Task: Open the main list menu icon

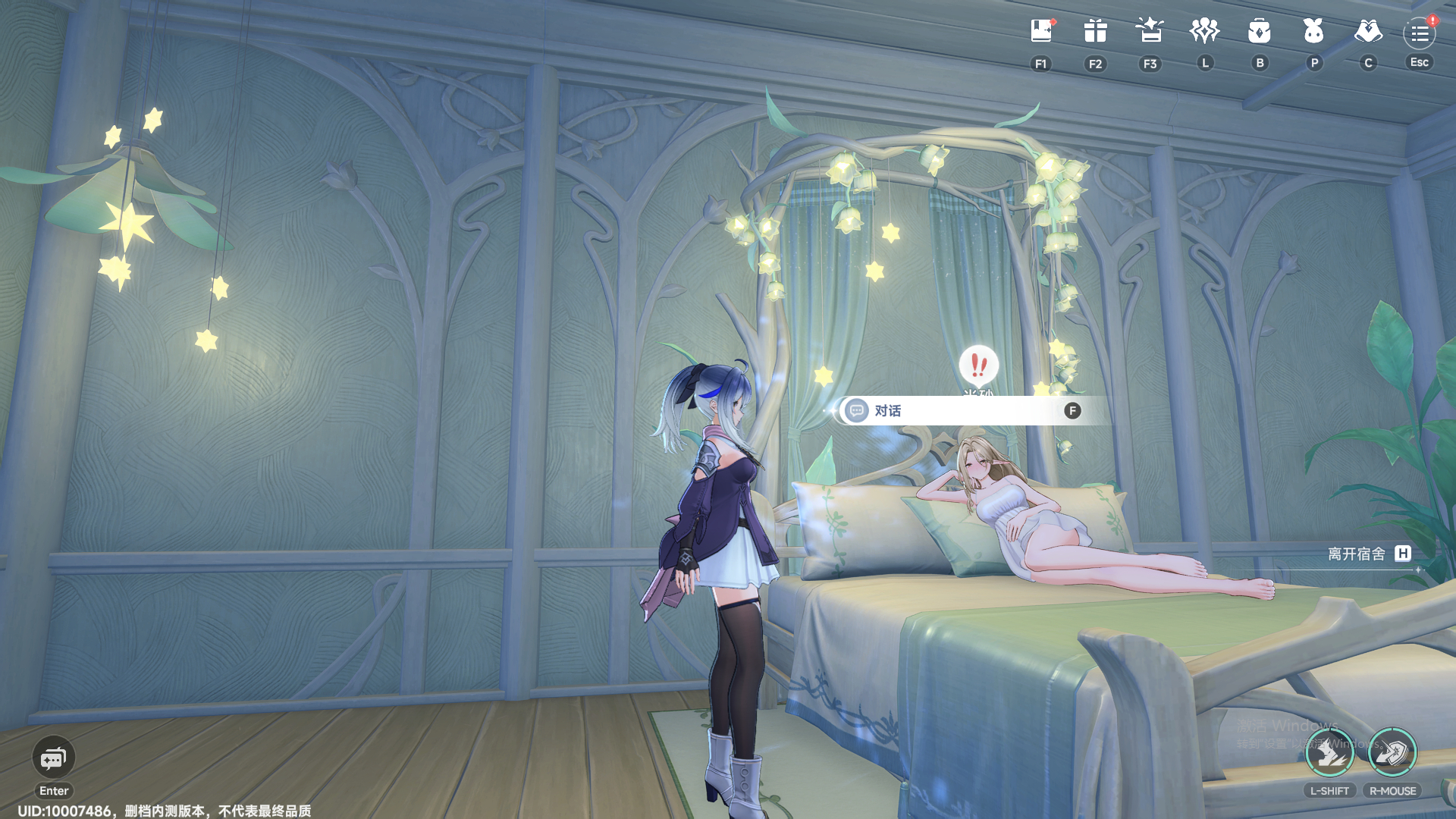Action: (x=1420, y=33)
